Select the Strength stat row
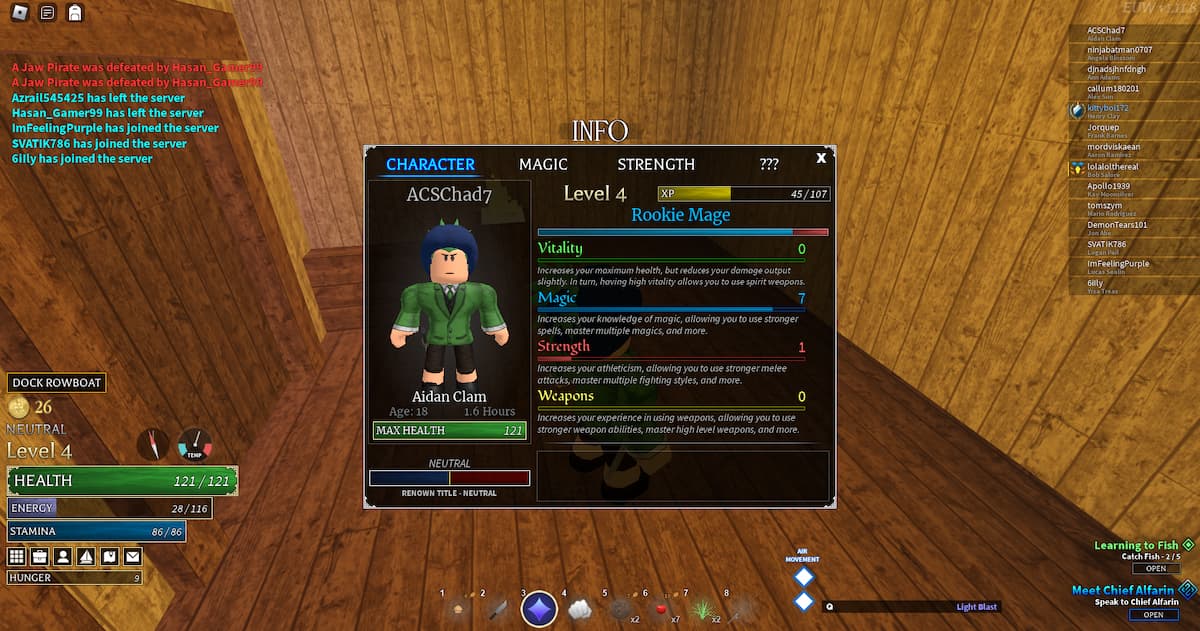 point(670,347)
